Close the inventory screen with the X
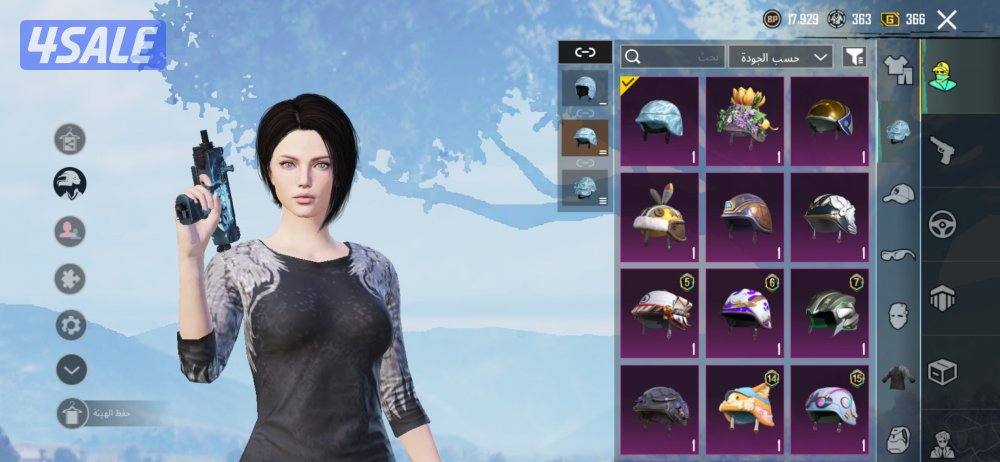 (x=946, y=19)
